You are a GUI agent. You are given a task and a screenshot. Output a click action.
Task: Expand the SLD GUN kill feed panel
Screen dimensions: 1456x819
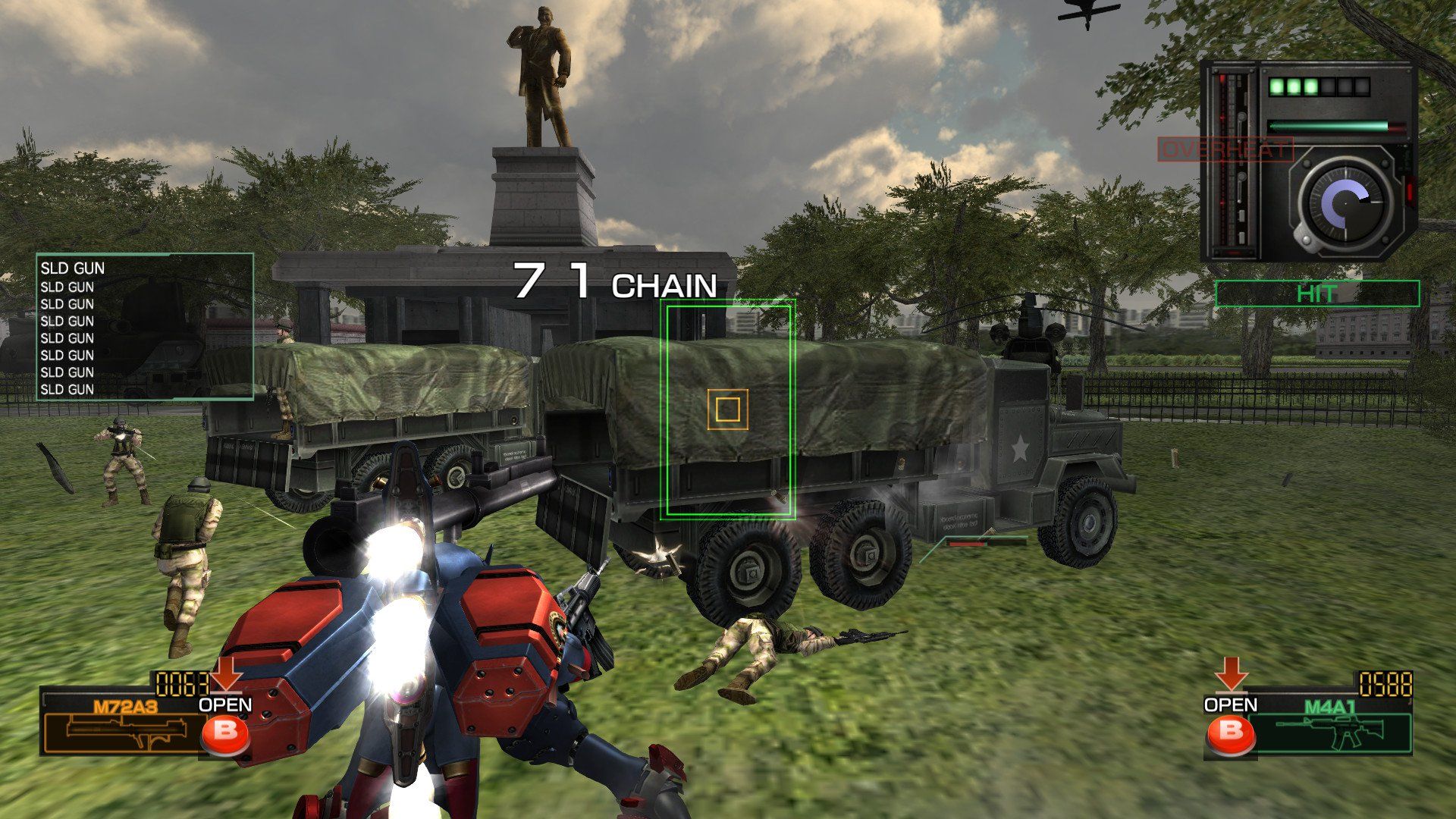pos(146,326)
